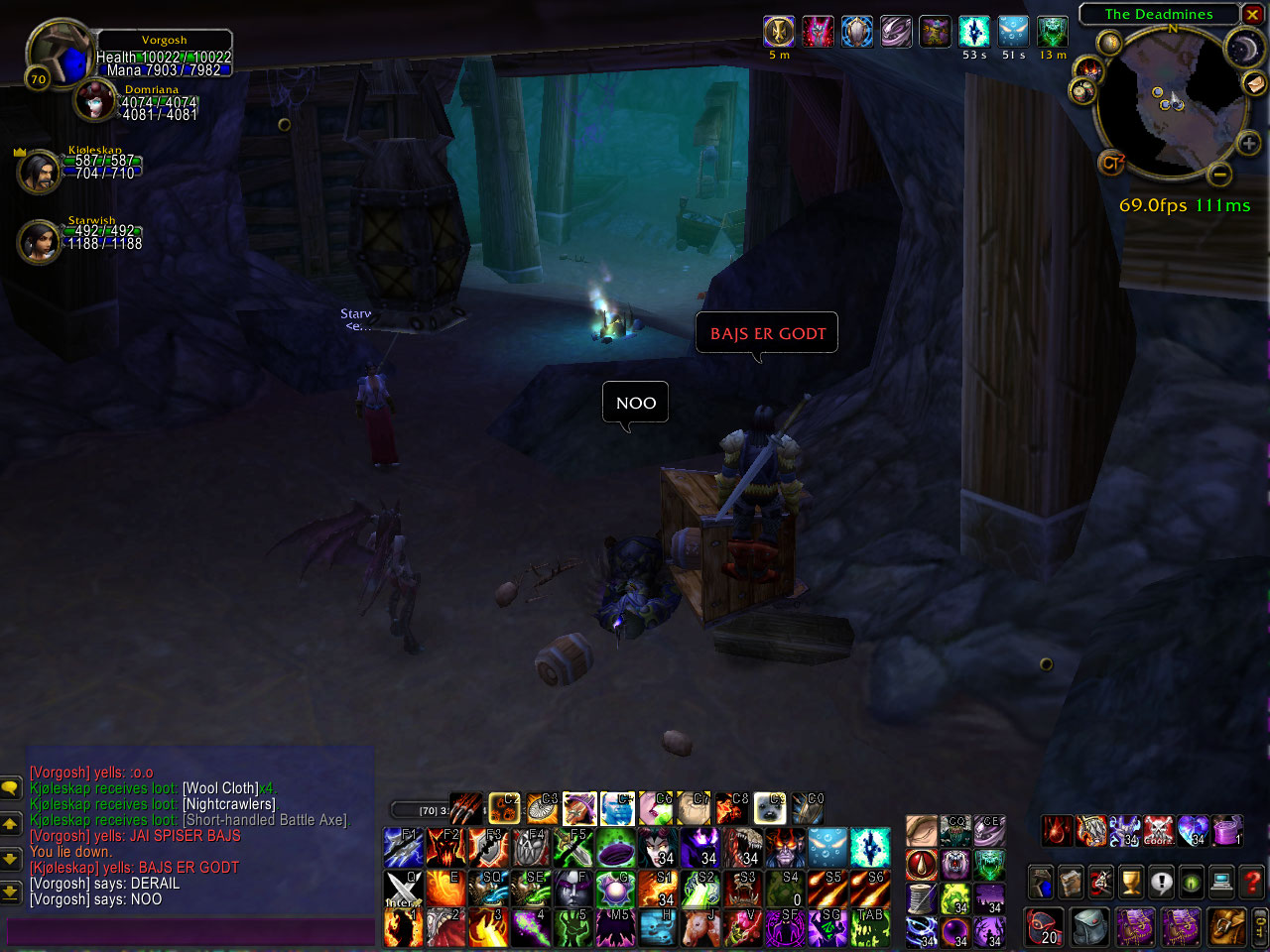
Task: Activate the crossed swords attack ability
Action: click(403, 889)
